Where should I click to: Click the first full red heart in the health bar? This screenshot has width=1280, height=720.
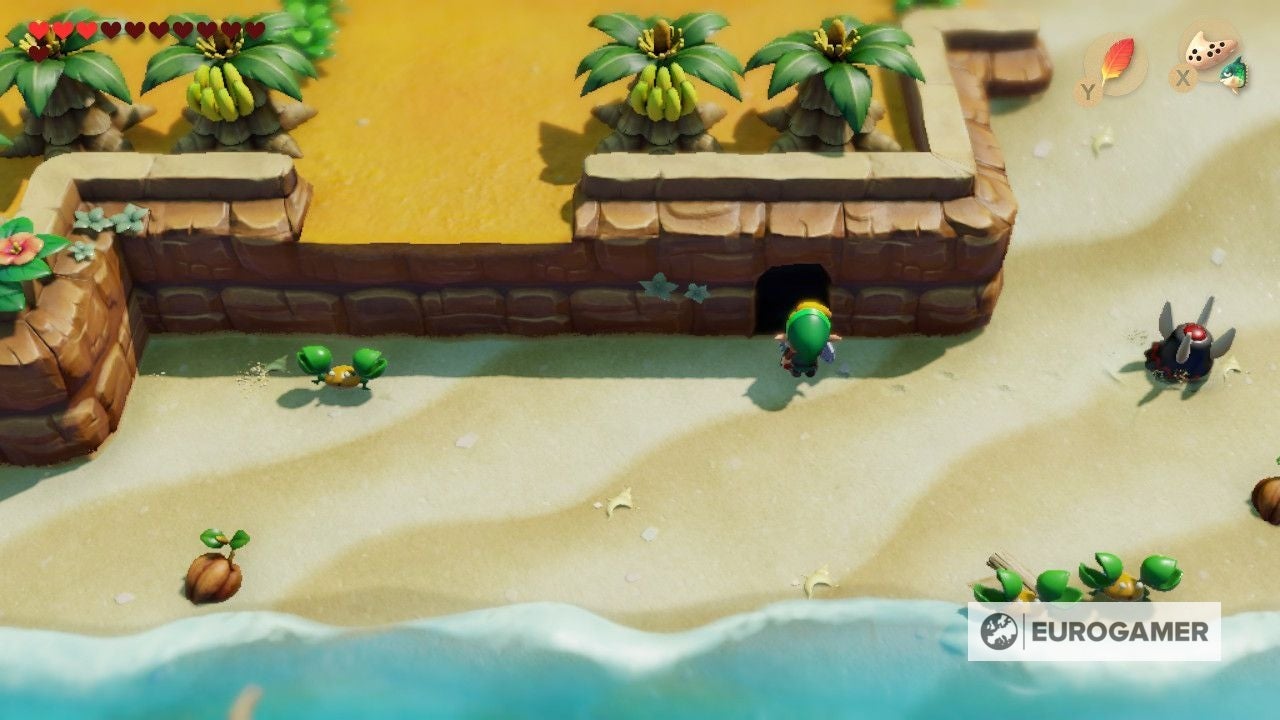38,29
